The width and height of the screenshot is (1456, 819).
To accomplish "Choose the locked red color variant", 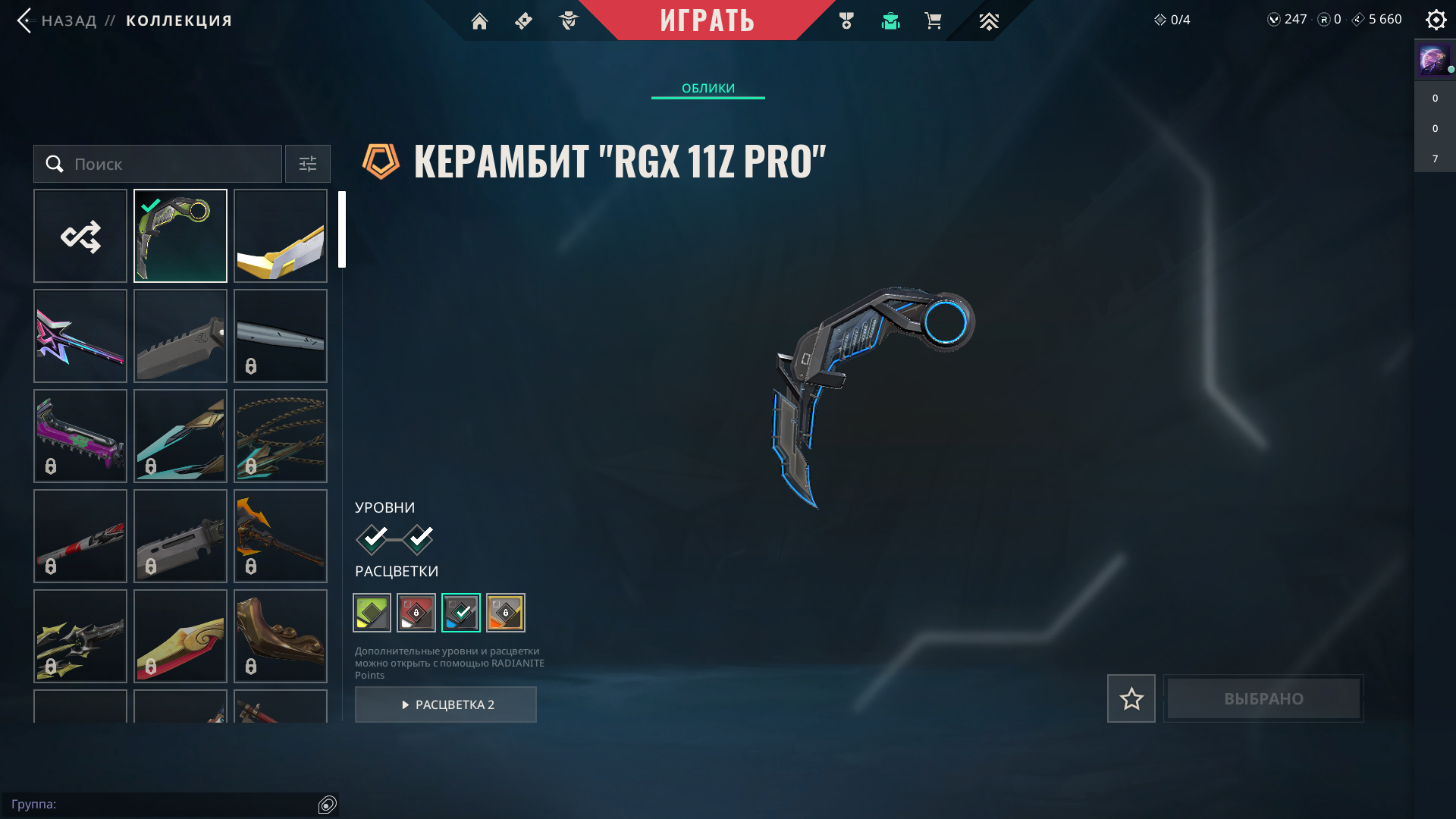I will (416, 613).
